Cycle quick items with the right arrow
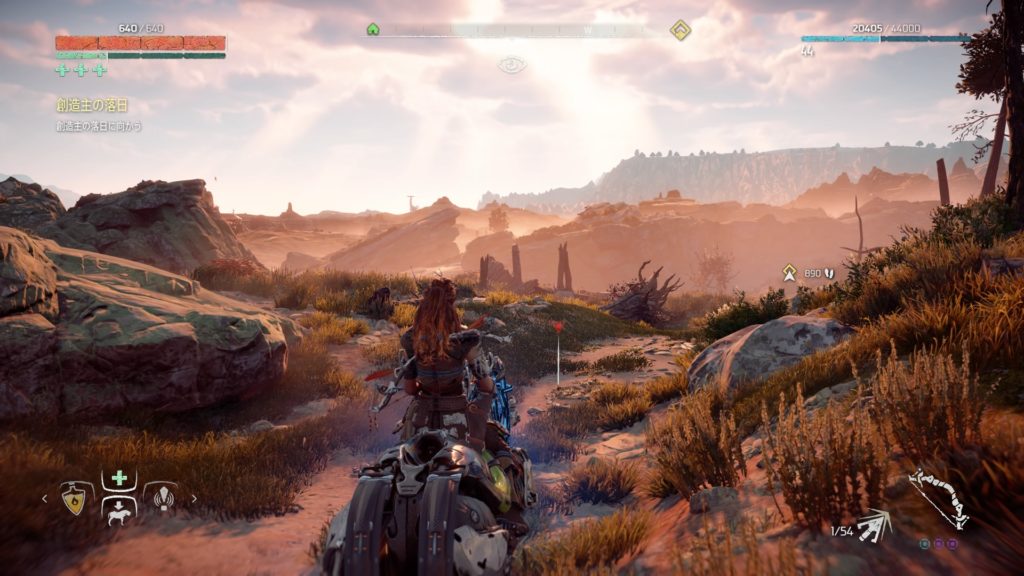The width and height of the screenshot is (1024, 576). click(x=193, y=498)
